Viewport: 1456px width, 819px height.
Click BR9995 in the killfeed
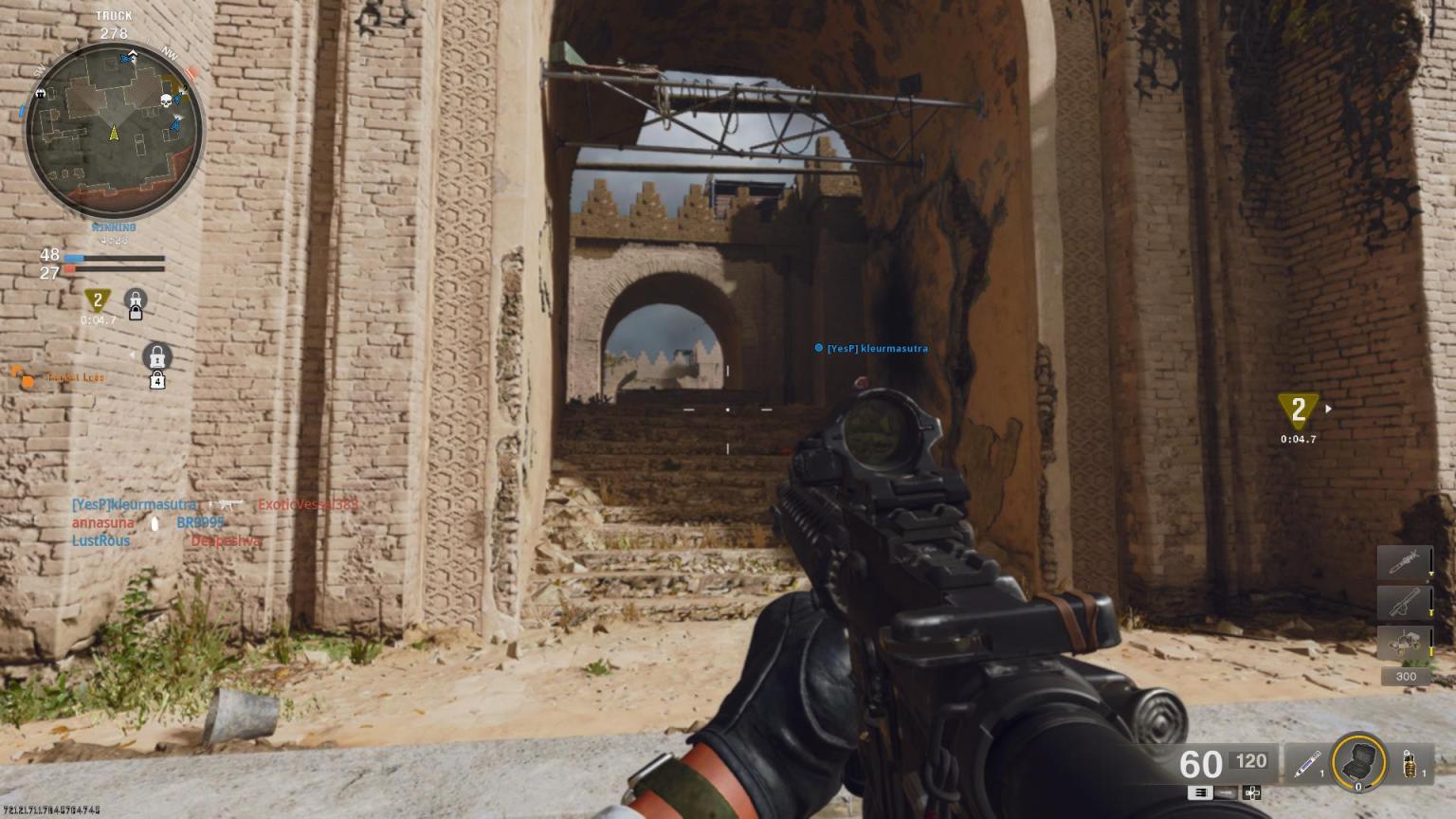click(200, 522)
